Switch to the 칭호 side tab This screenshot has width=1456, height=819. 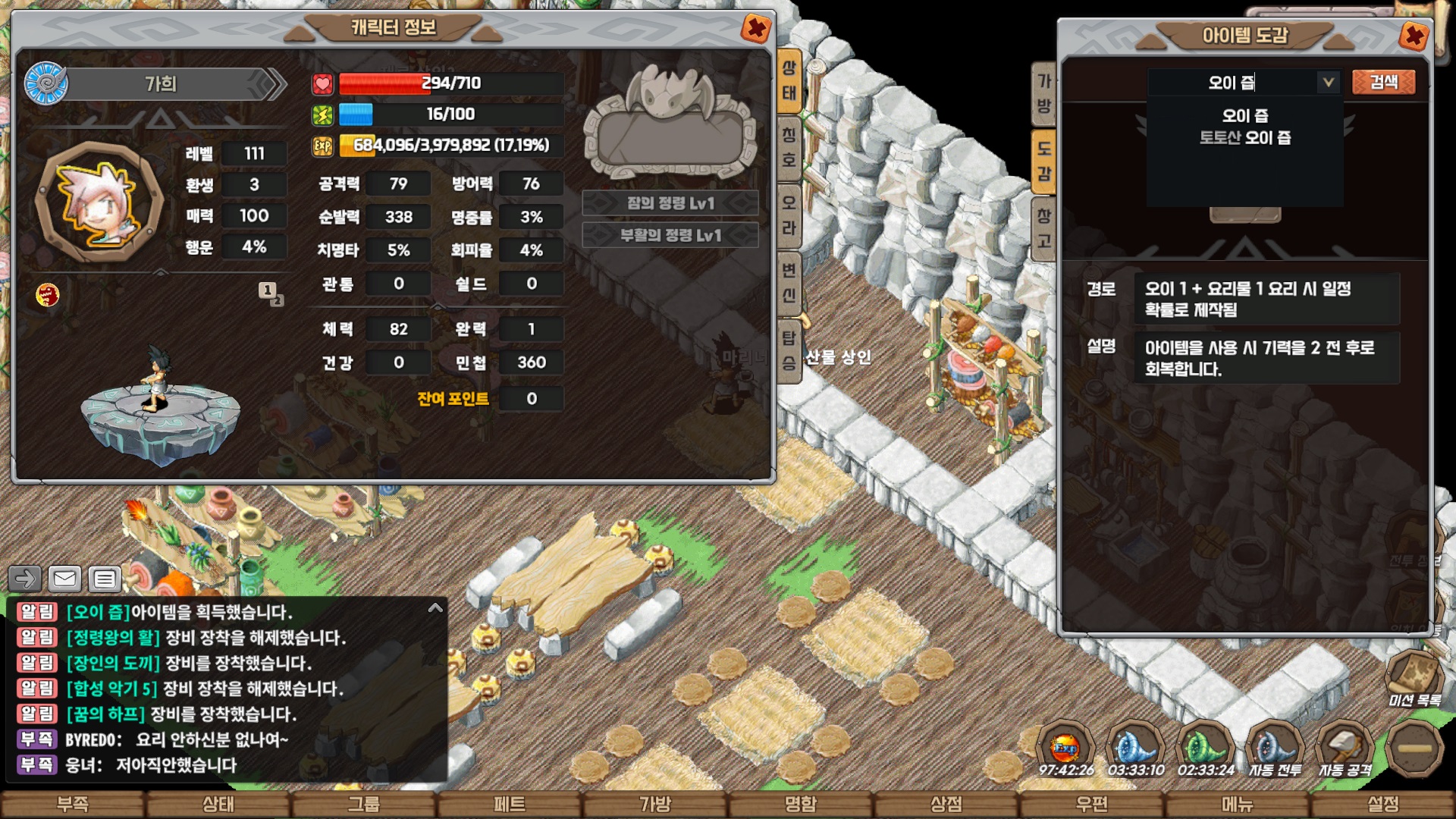click(789, 147)
